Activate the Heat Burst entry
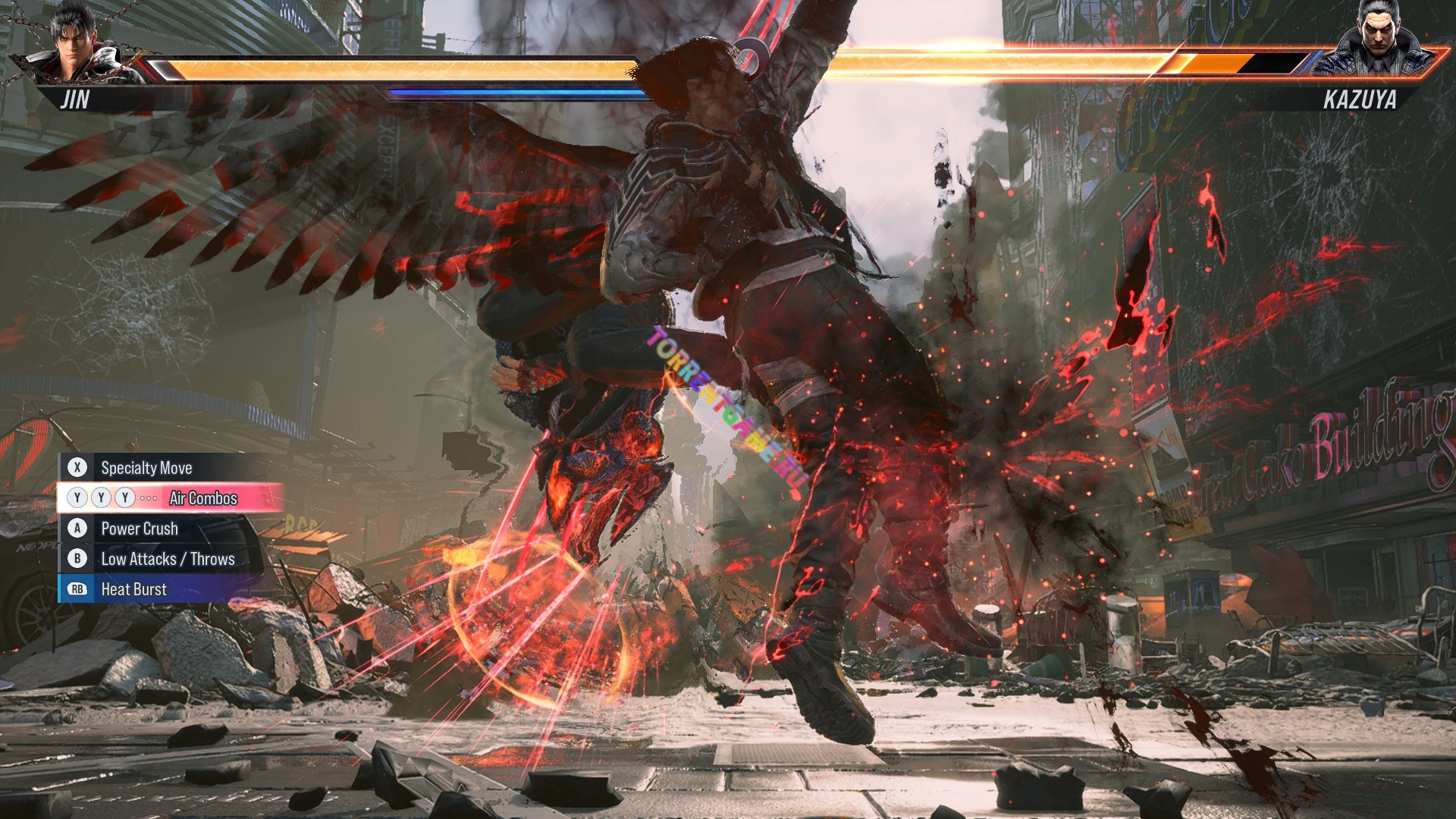 [133, 589]
